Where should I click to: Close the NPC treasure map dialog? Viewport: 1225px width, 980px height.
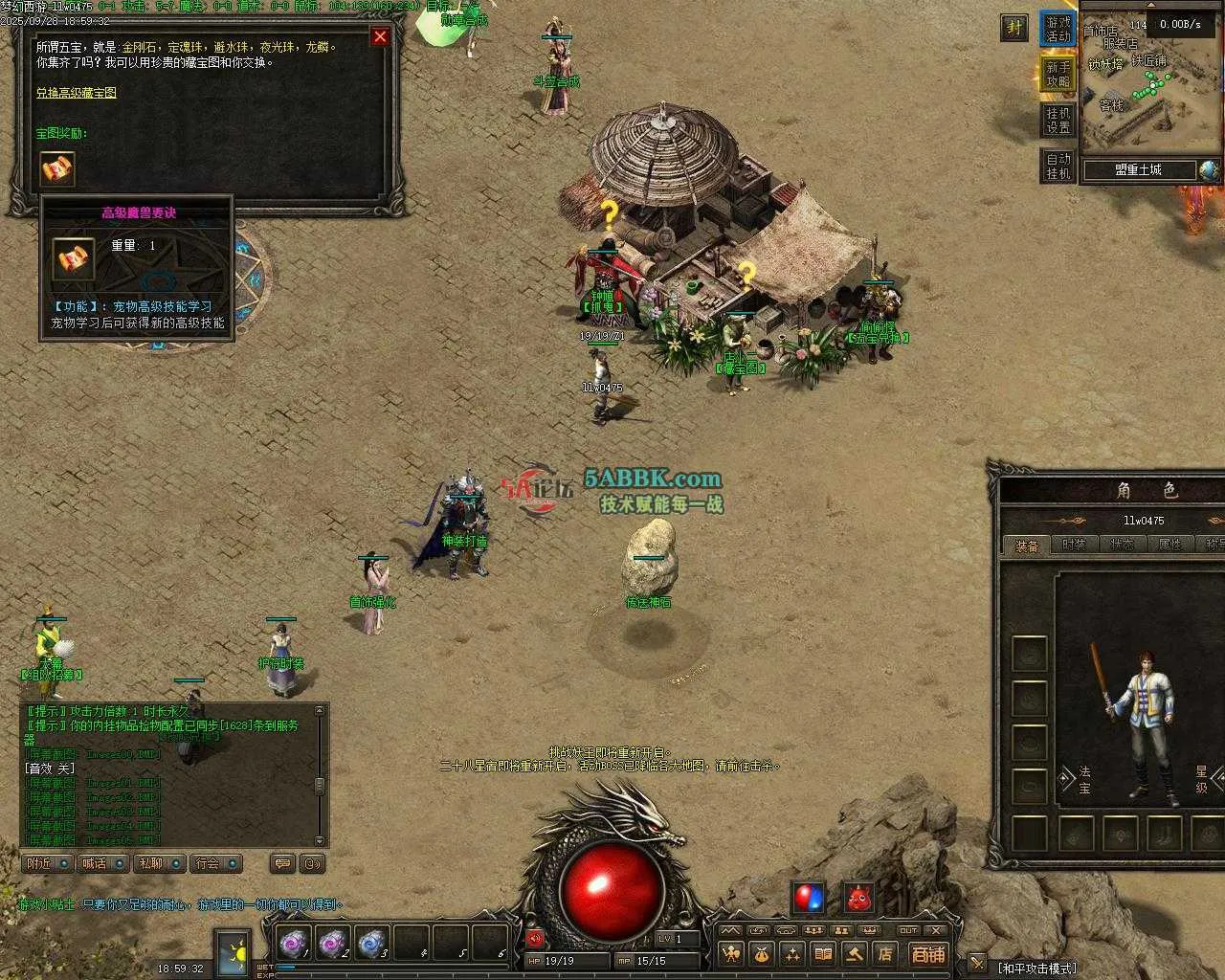380,36
